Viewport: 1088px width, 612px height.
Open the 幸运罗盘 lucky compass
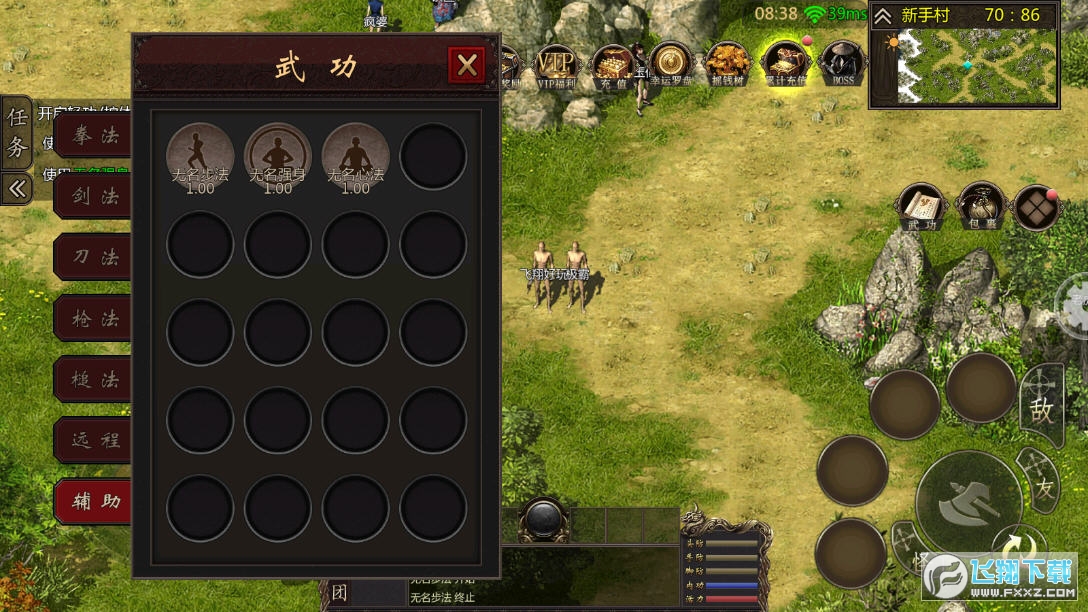[670, 64]
